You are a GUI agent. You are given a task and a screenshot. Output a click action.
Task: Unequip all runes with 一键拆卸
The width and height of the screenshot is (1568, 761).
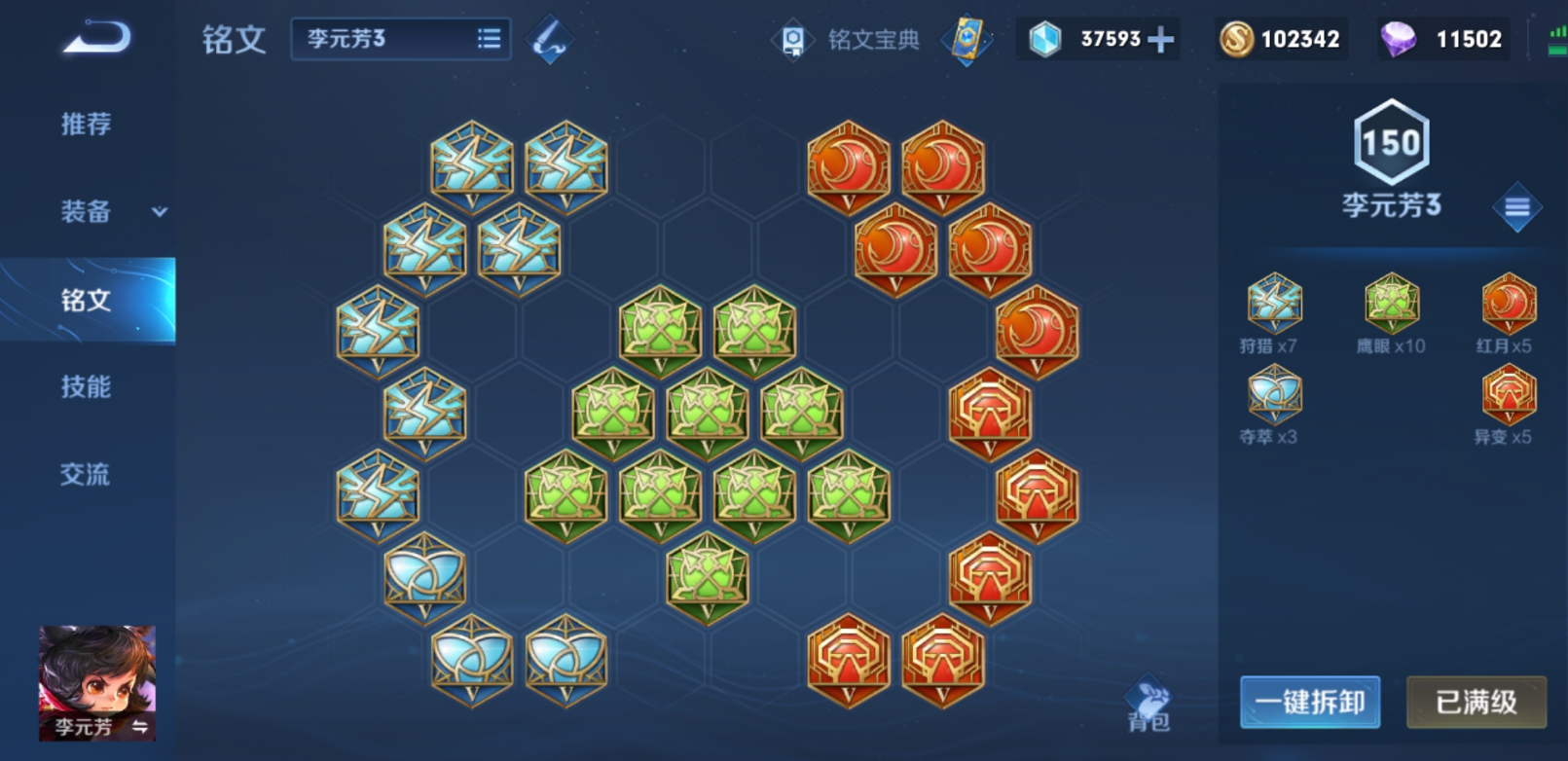point(1309,702)
